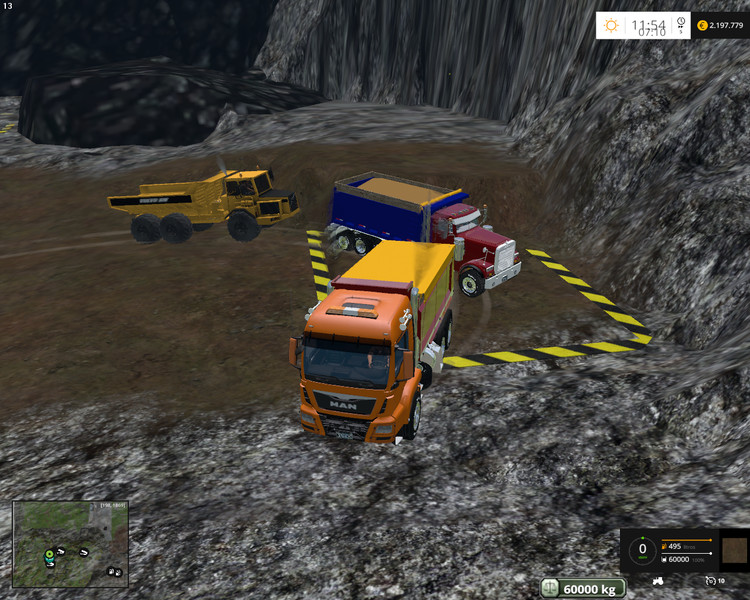Screen dimensions: 750x600
Task: Click the cruise control speed icon
Action: coord(709,580)
